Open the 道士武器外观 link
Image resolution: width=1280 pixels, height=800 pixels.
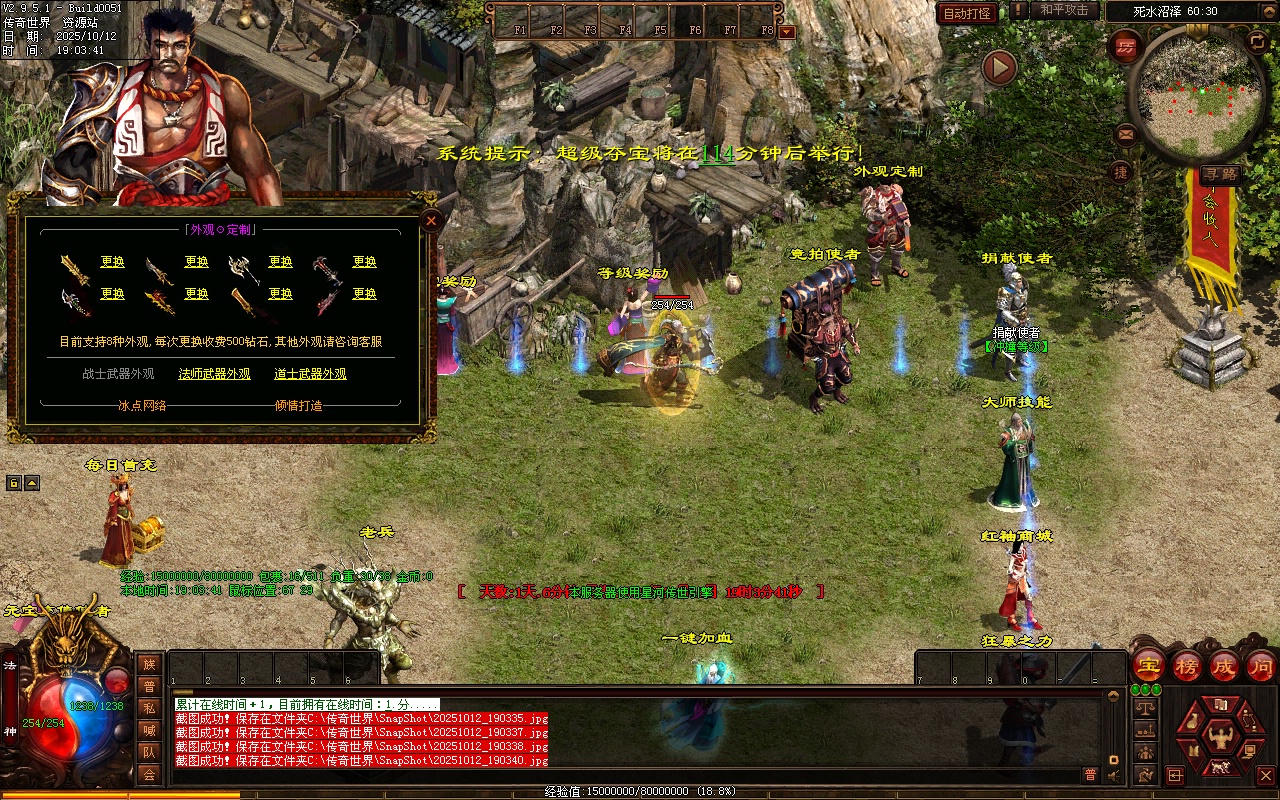pyautogui.click(x=310, y=374)
